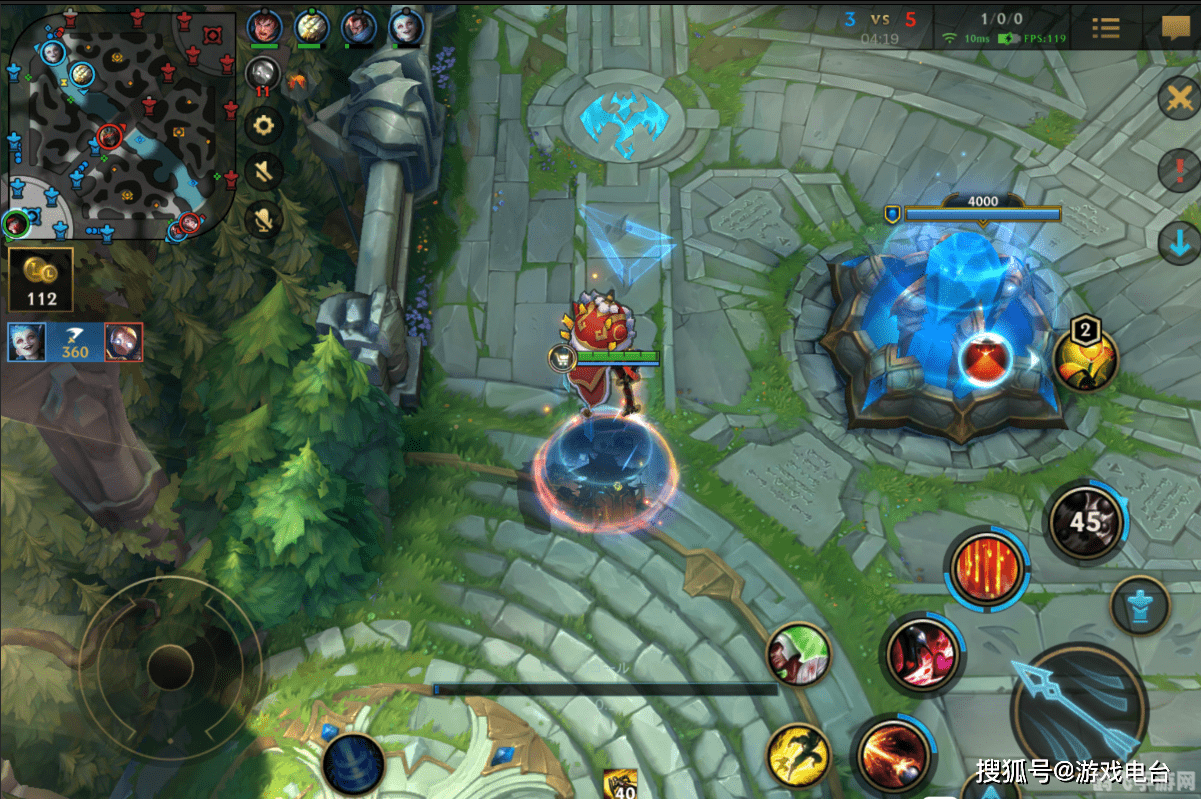Activate the recall button with blue swirl

click(353, 764)
